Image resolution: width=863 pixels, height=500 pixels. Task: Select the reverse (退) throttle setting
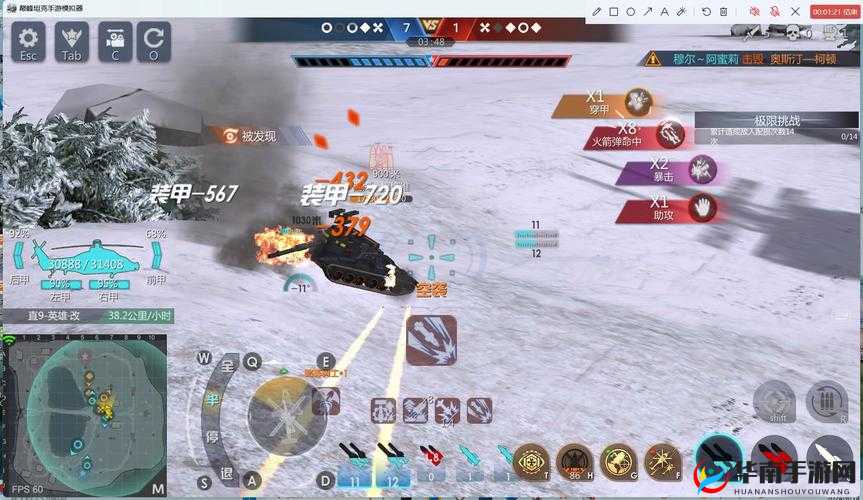(x=226, y=472)
